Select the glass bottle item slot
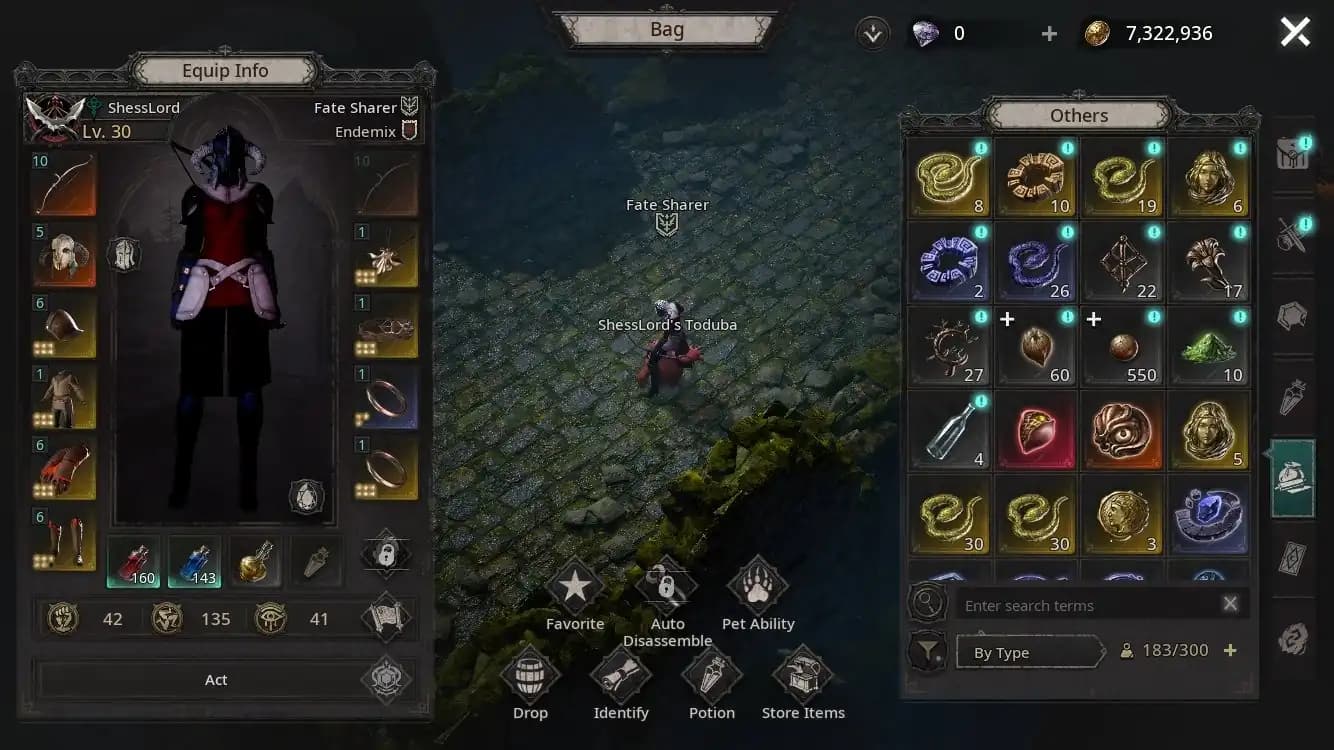1334x750 pixels. tap(948, 431)
